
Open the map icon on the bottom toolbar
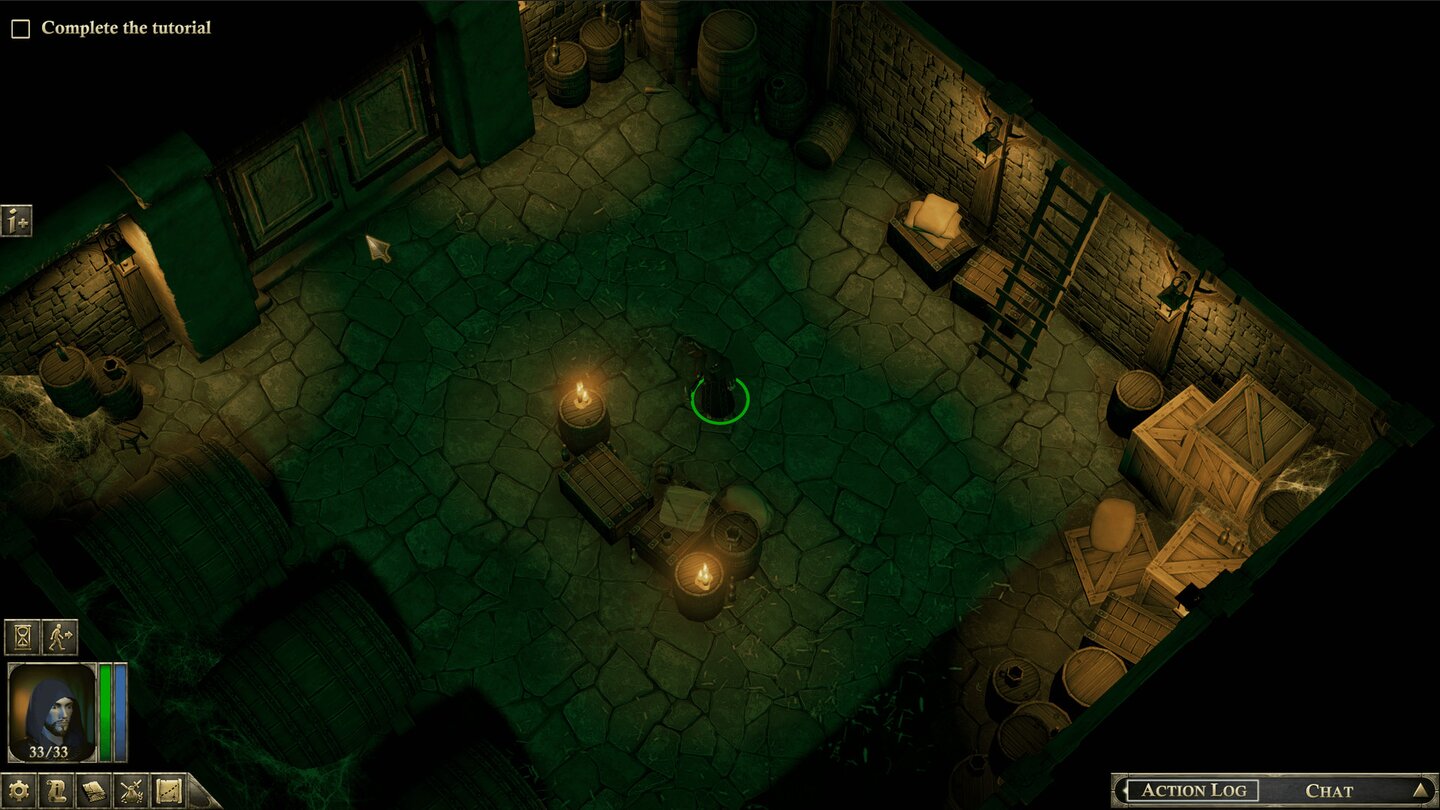click(167, 790)
